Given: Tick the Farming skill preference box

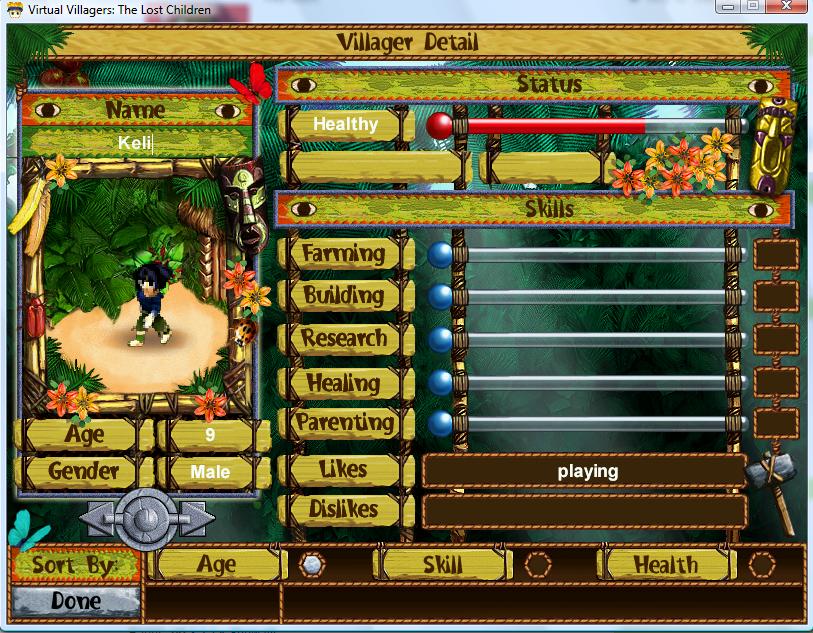Looking at the screenshot, I should [776, 254].
